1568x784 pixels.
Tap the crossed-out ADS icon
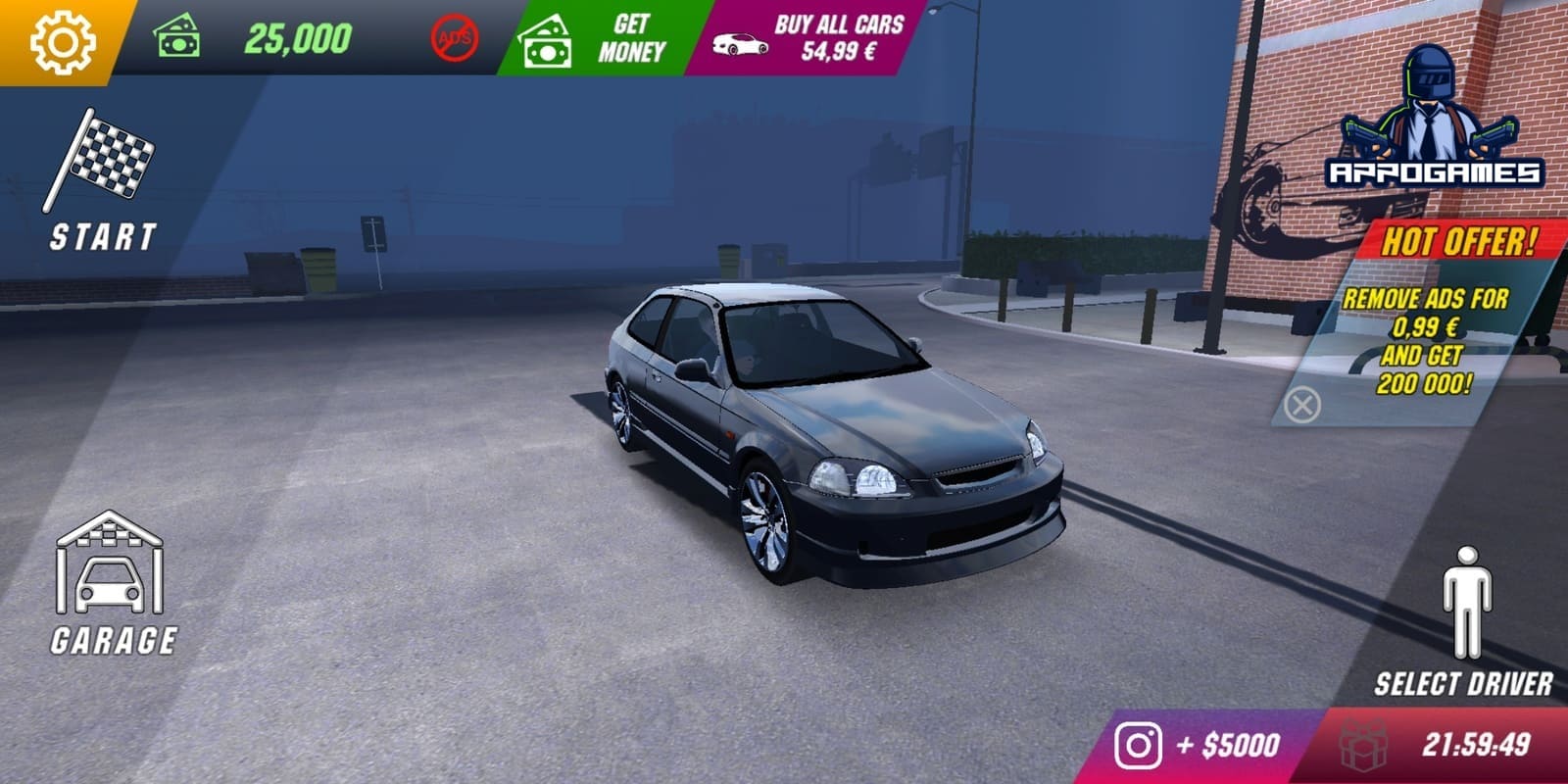(455, 37)
